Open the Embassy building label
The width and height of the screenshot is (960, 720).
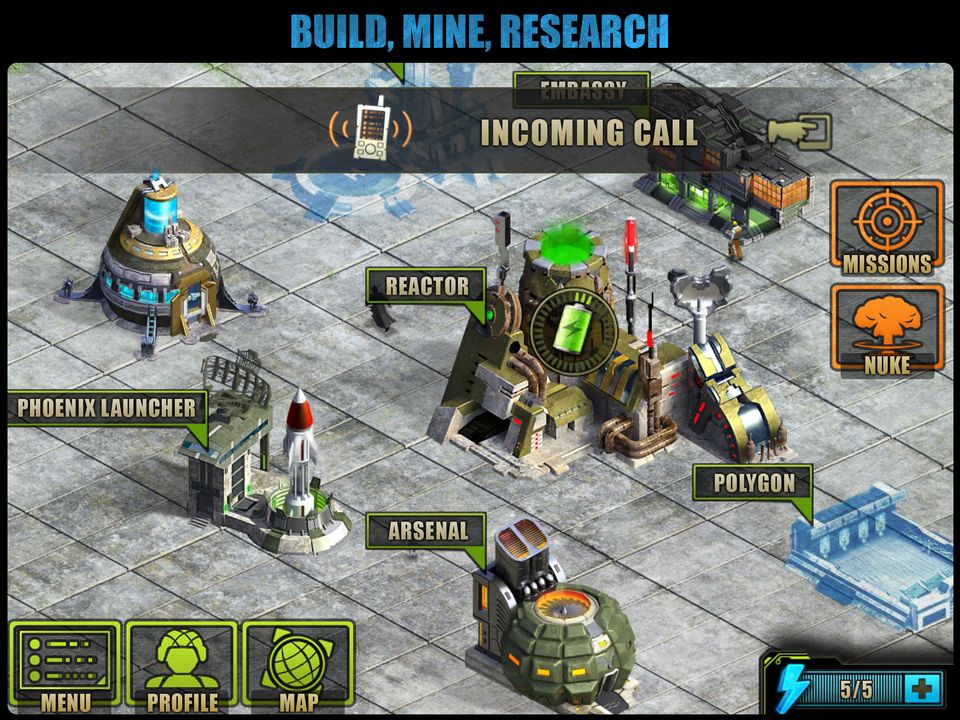(x=582, y=90)
